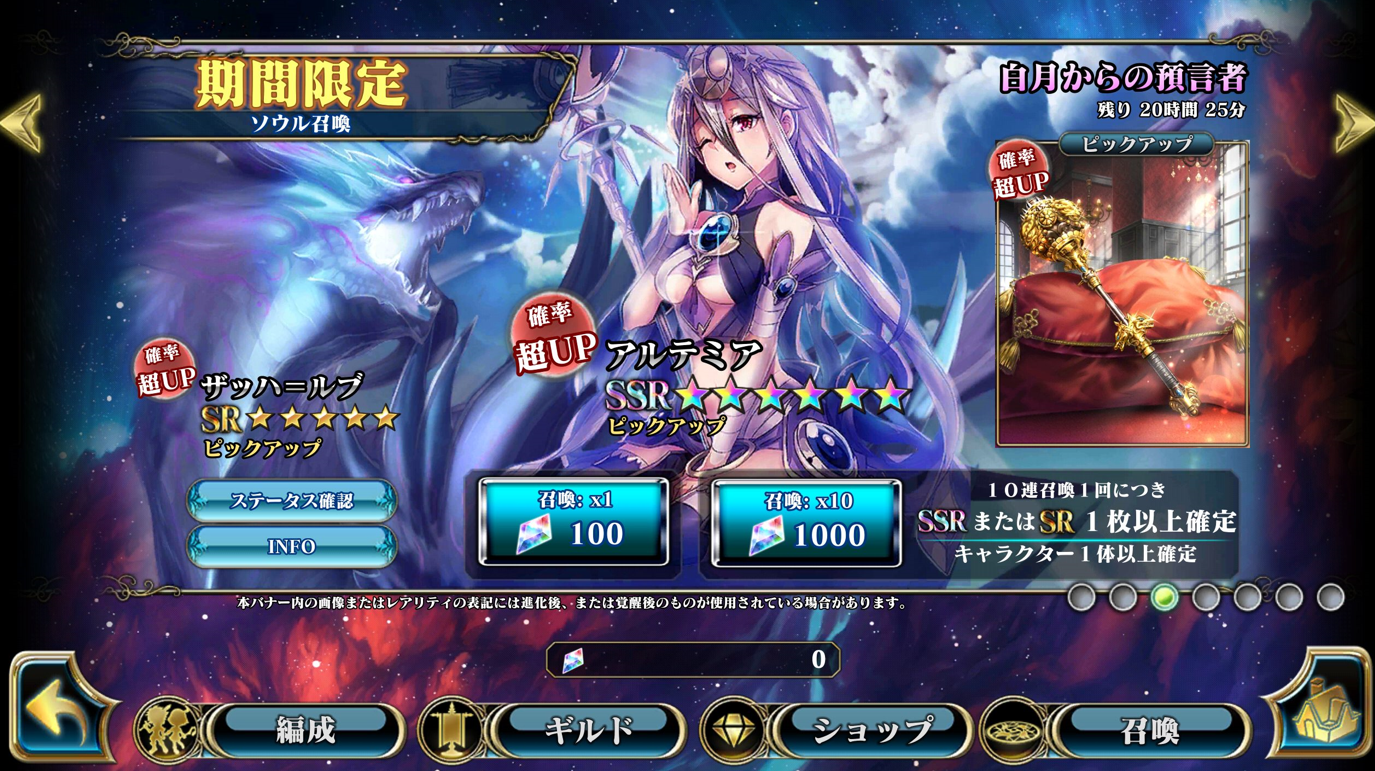Open the 召喚 summon menu

pyautogui.click(x=1150, y=730)
